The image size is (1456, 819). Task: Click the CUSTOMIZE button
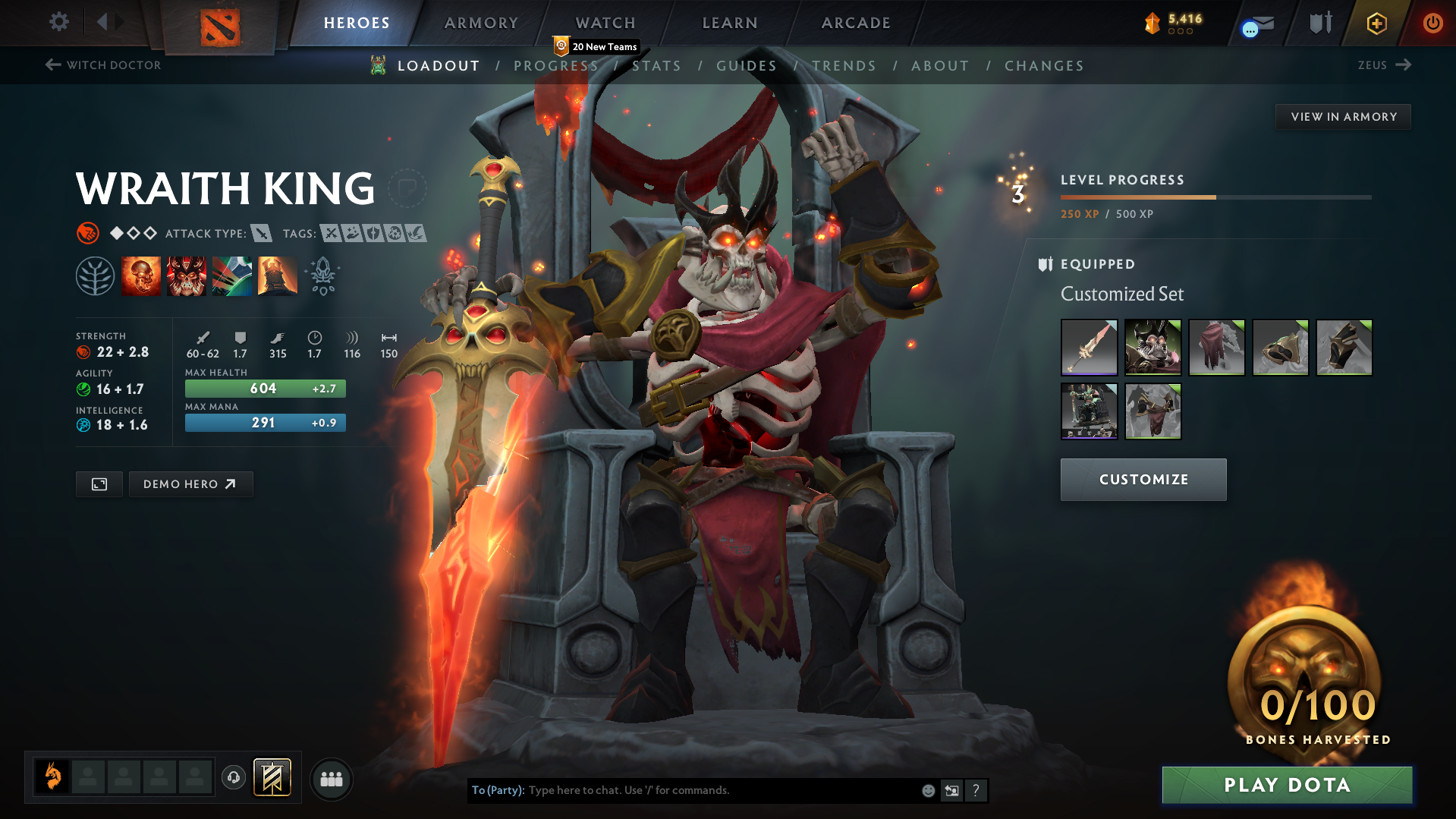tap(1143, 479)
